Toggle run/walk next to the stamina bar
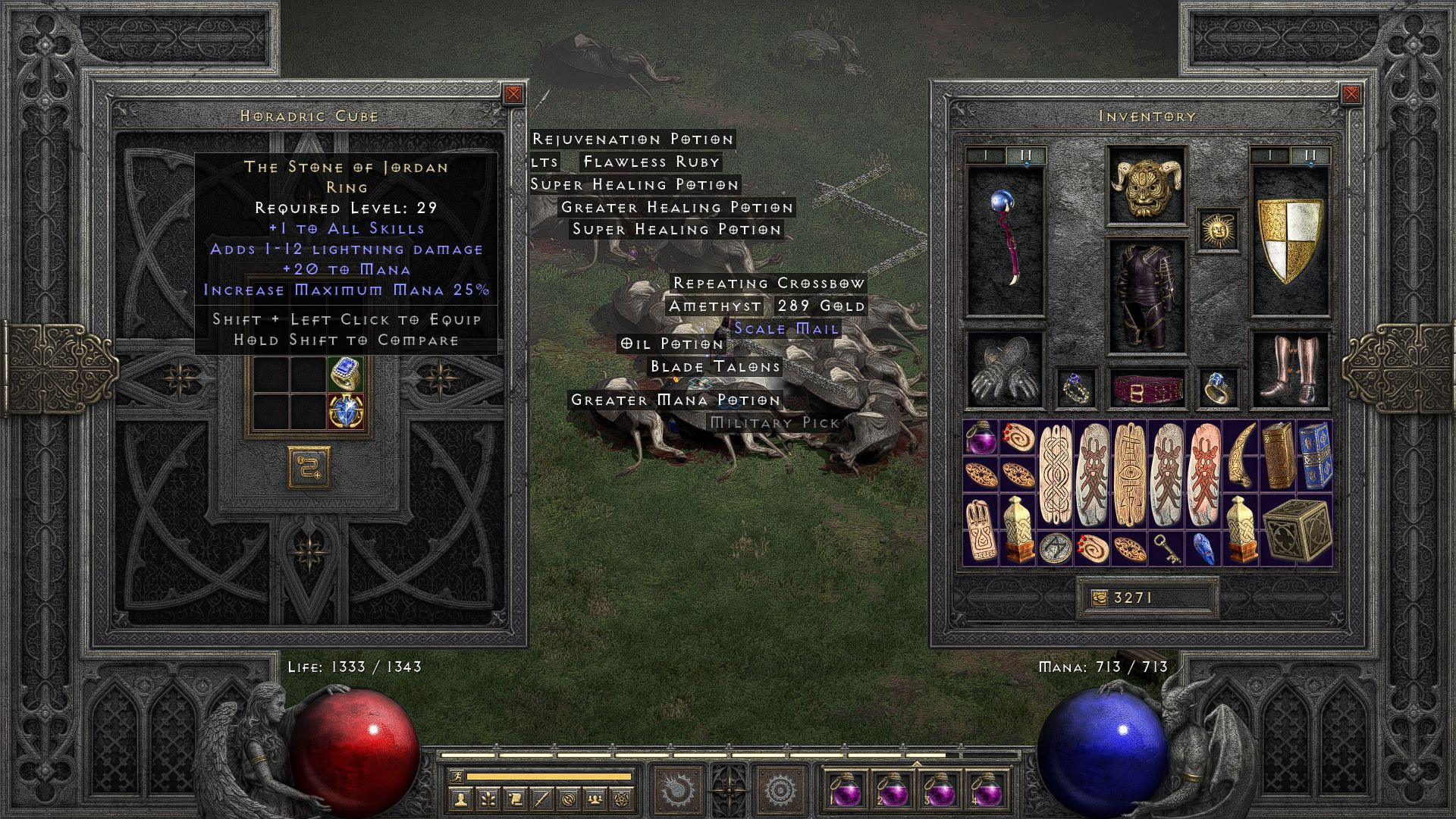Image resolution: width=1456 pixels, height=819 pixels. click(457, 776)
